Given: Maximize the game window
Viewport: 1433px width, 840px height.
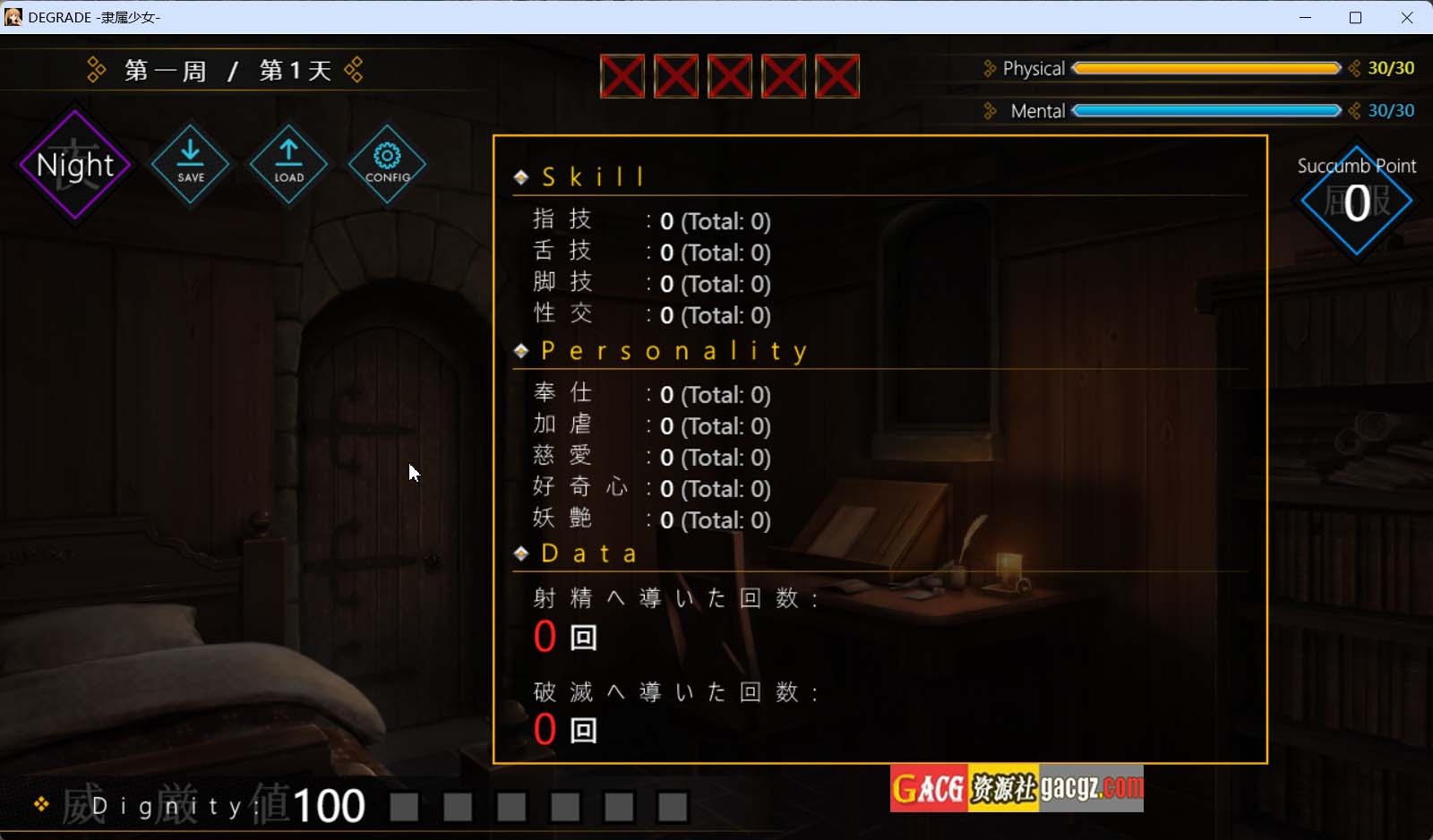Looking at the screenshot, I should pos(1355,17).
